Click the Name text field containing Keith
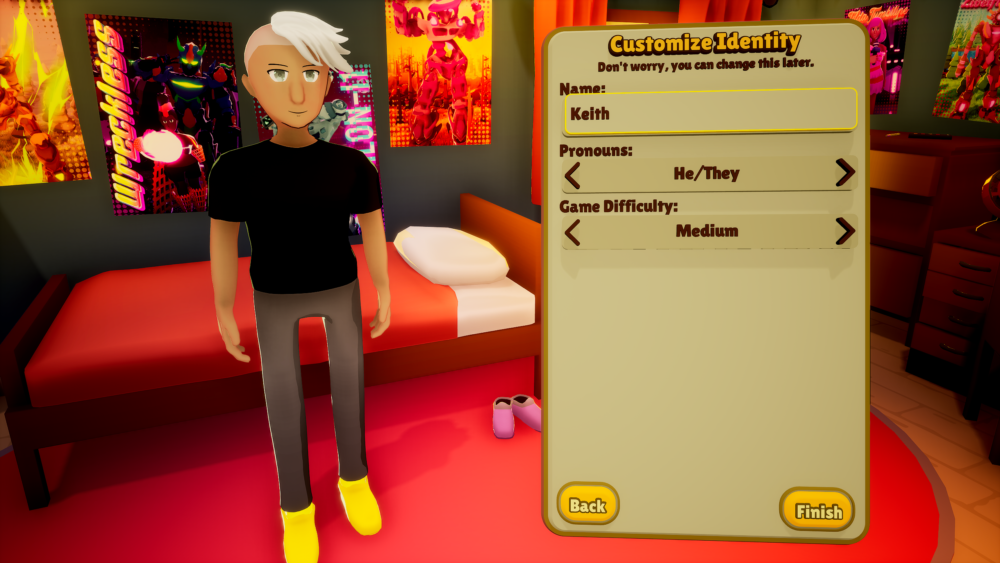This screenshot has height=563, width=1000. pyautogui.click(x=710, y=112)
